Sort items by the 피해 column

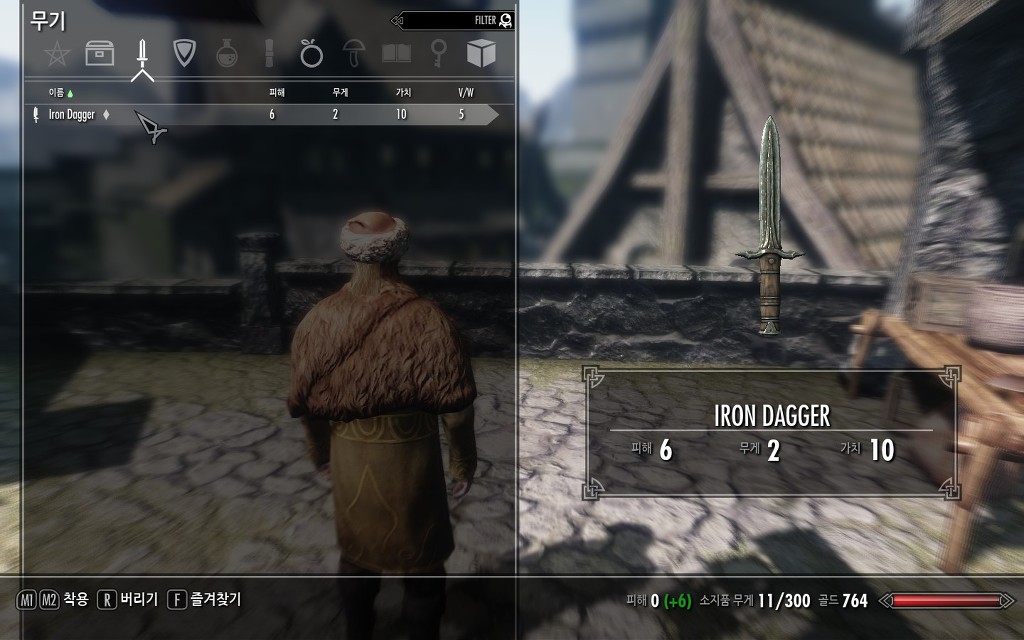[277, 92]
